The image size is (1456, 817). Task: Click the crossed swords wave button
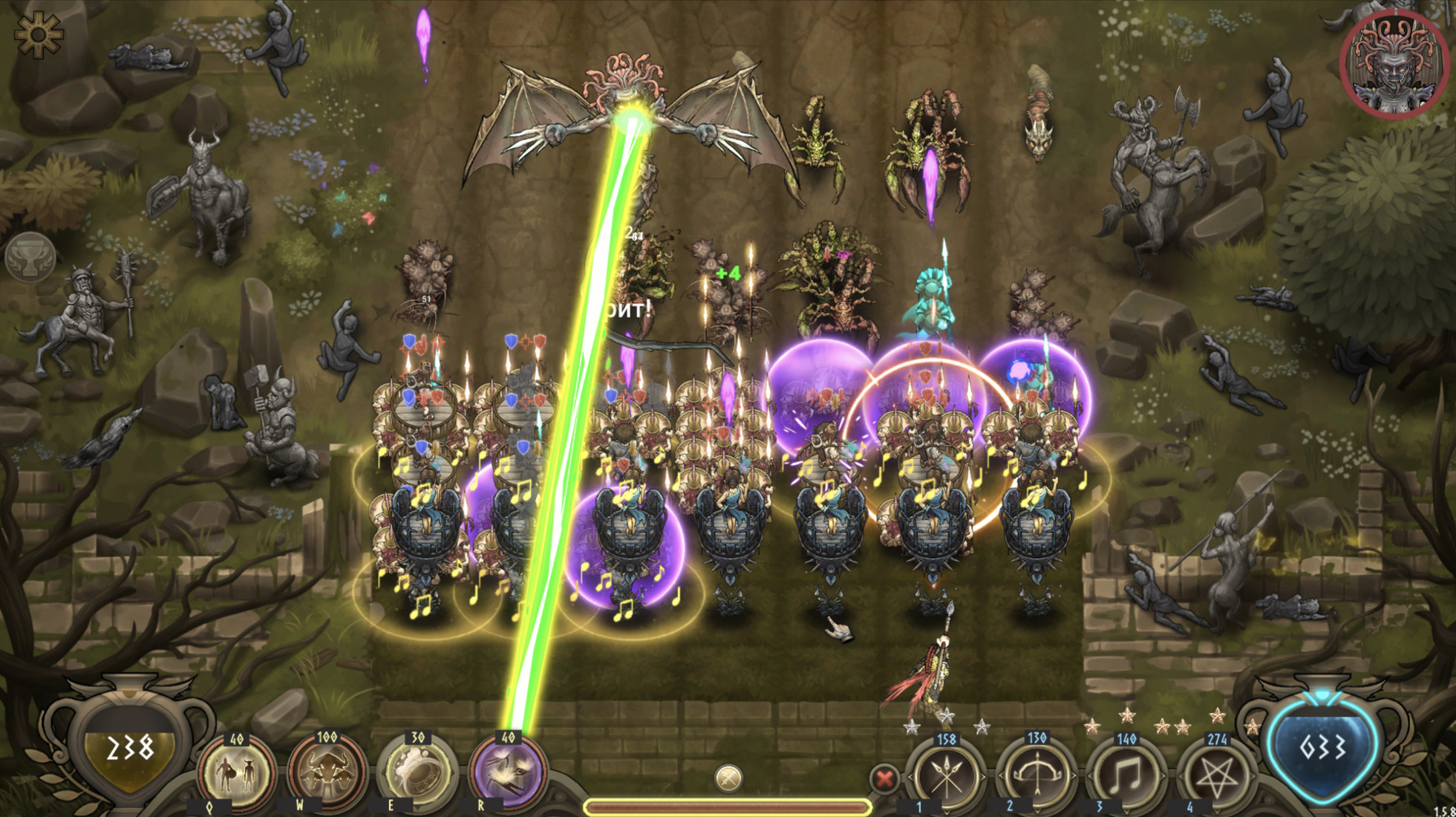(728, 778)
